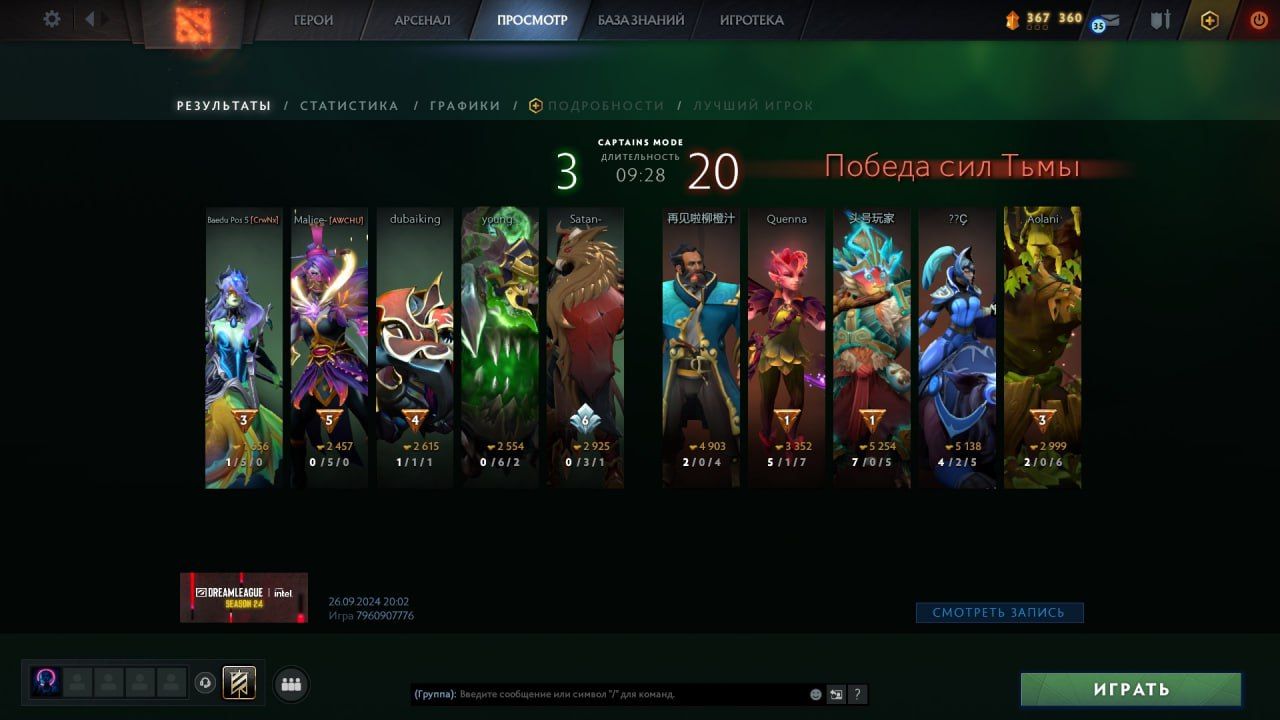Open the mail envelope notifications

click(x=1108, y=21)
